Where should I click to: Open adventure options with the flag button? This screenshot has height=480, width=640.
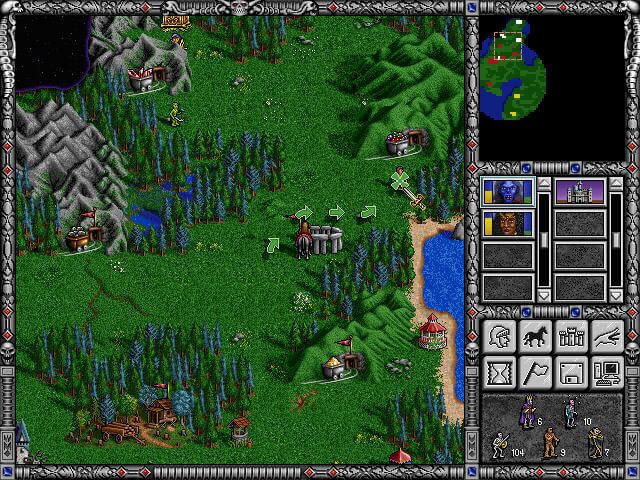534,373
